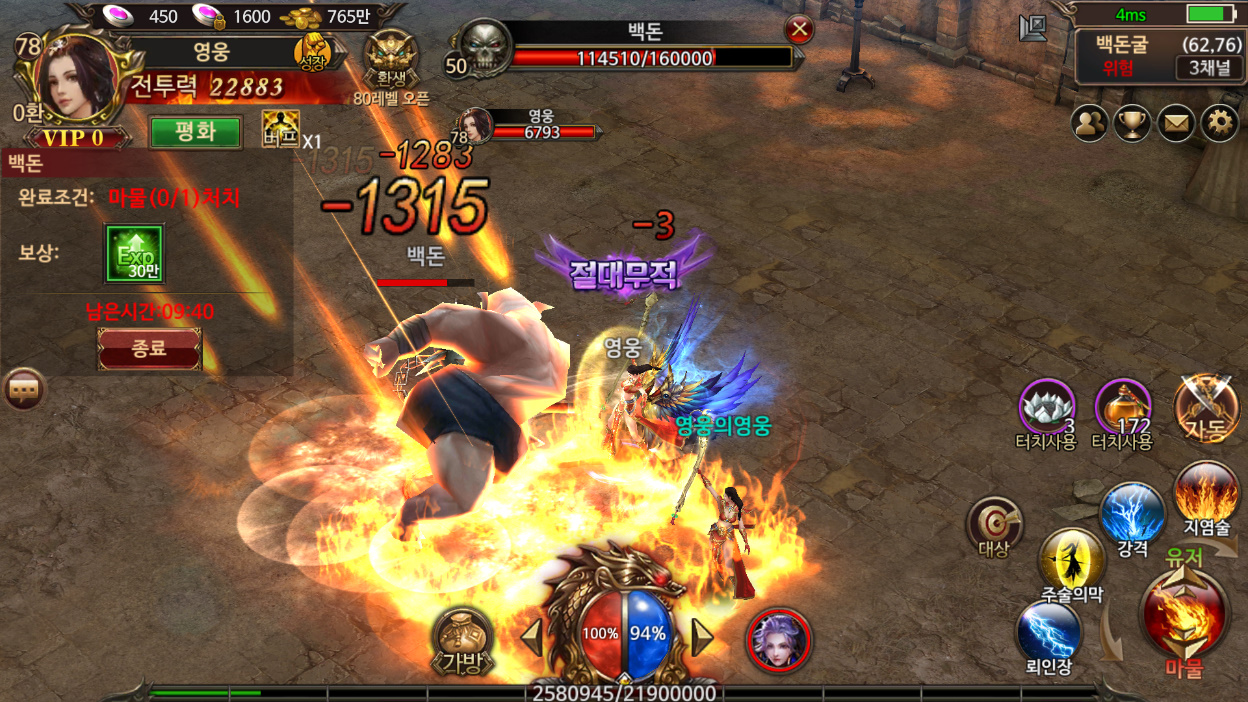
Task: Open the settings gear icon
Action: (1219, 123)
